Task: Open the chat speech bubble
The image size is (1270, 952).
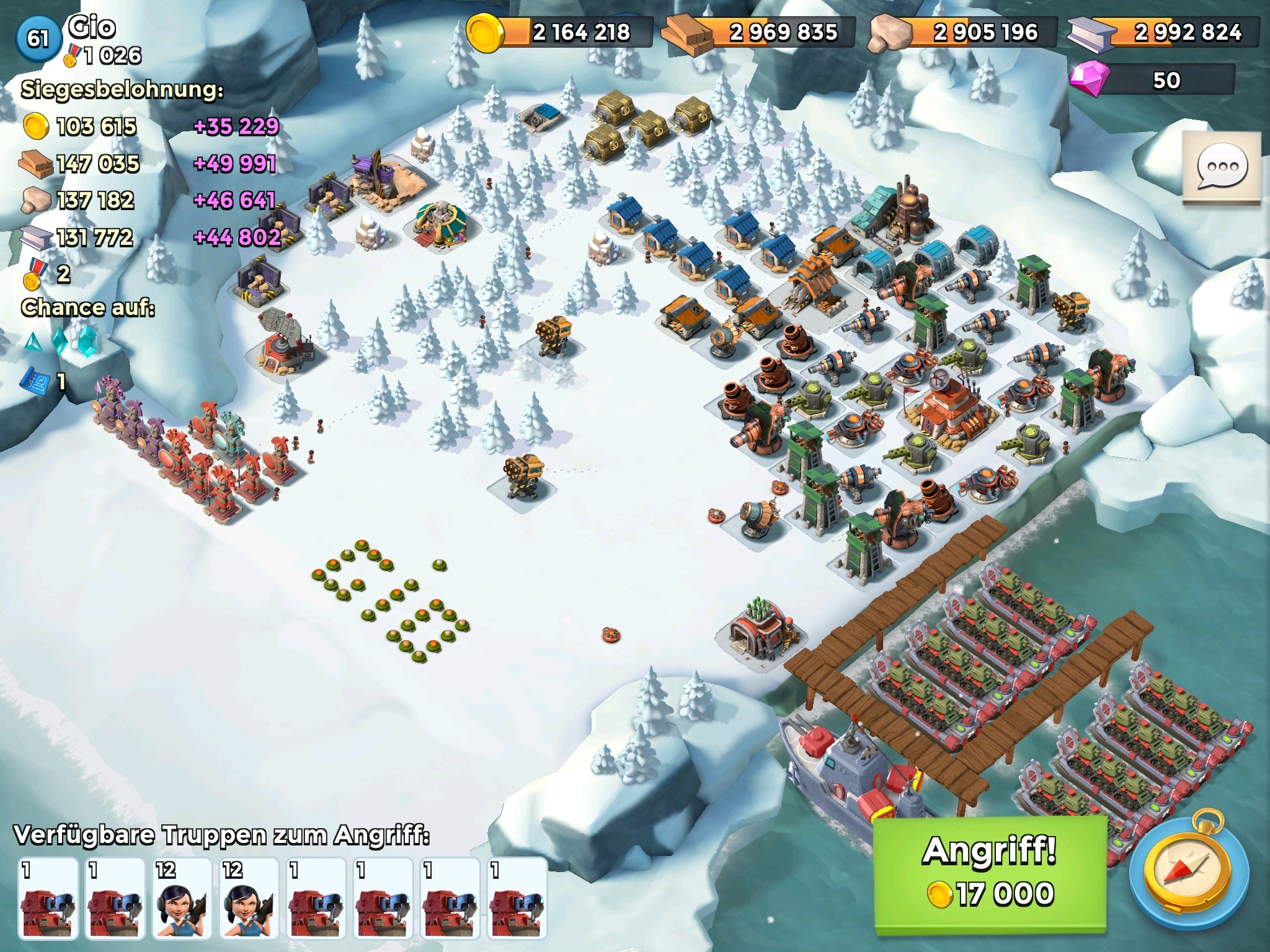Action: [x=1222, y=167]
